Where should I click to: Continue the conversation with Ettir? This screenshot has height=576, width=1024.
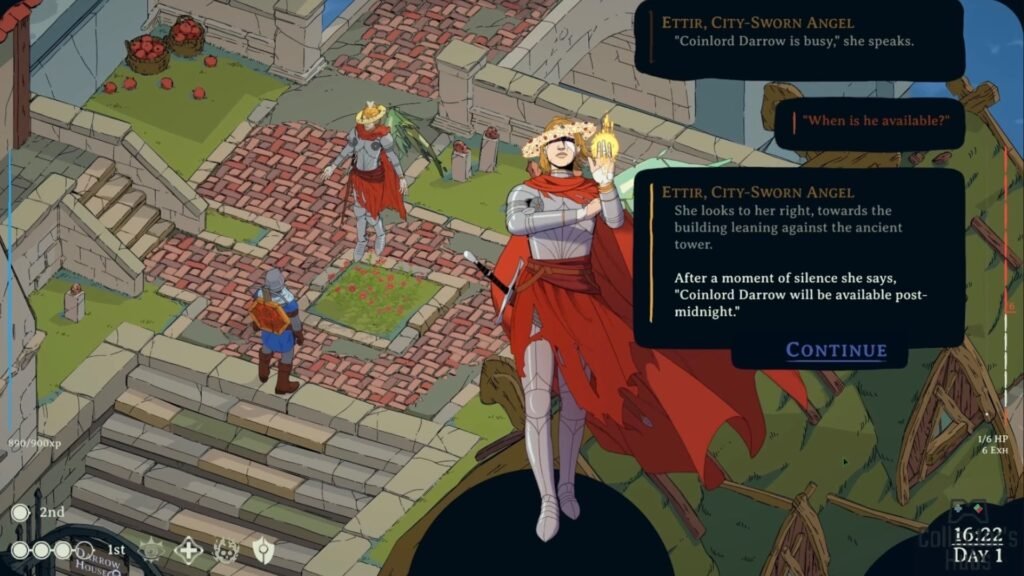(836, 350)
